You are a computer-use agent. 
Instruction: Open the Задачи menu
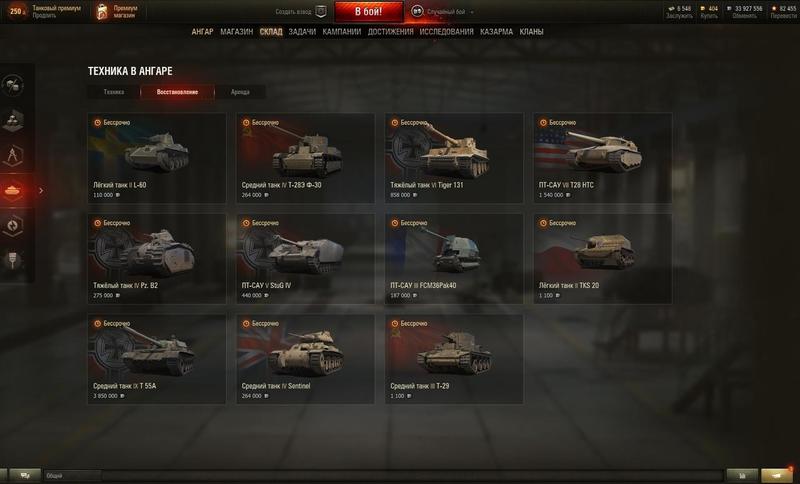302,32
